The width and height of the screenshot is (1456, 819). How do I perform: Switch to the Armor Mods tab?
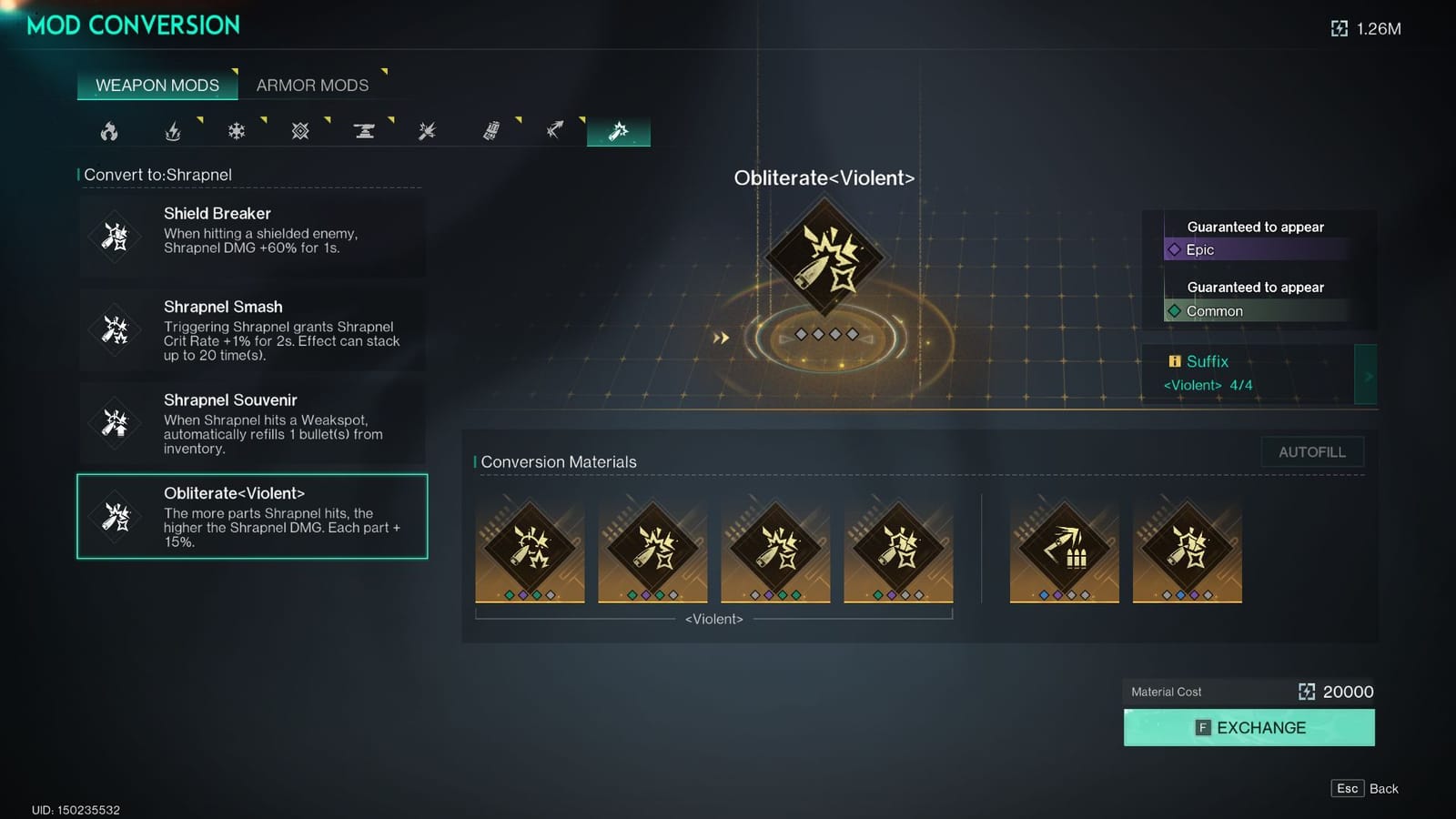pyautogui.click(x=314, y=85)
